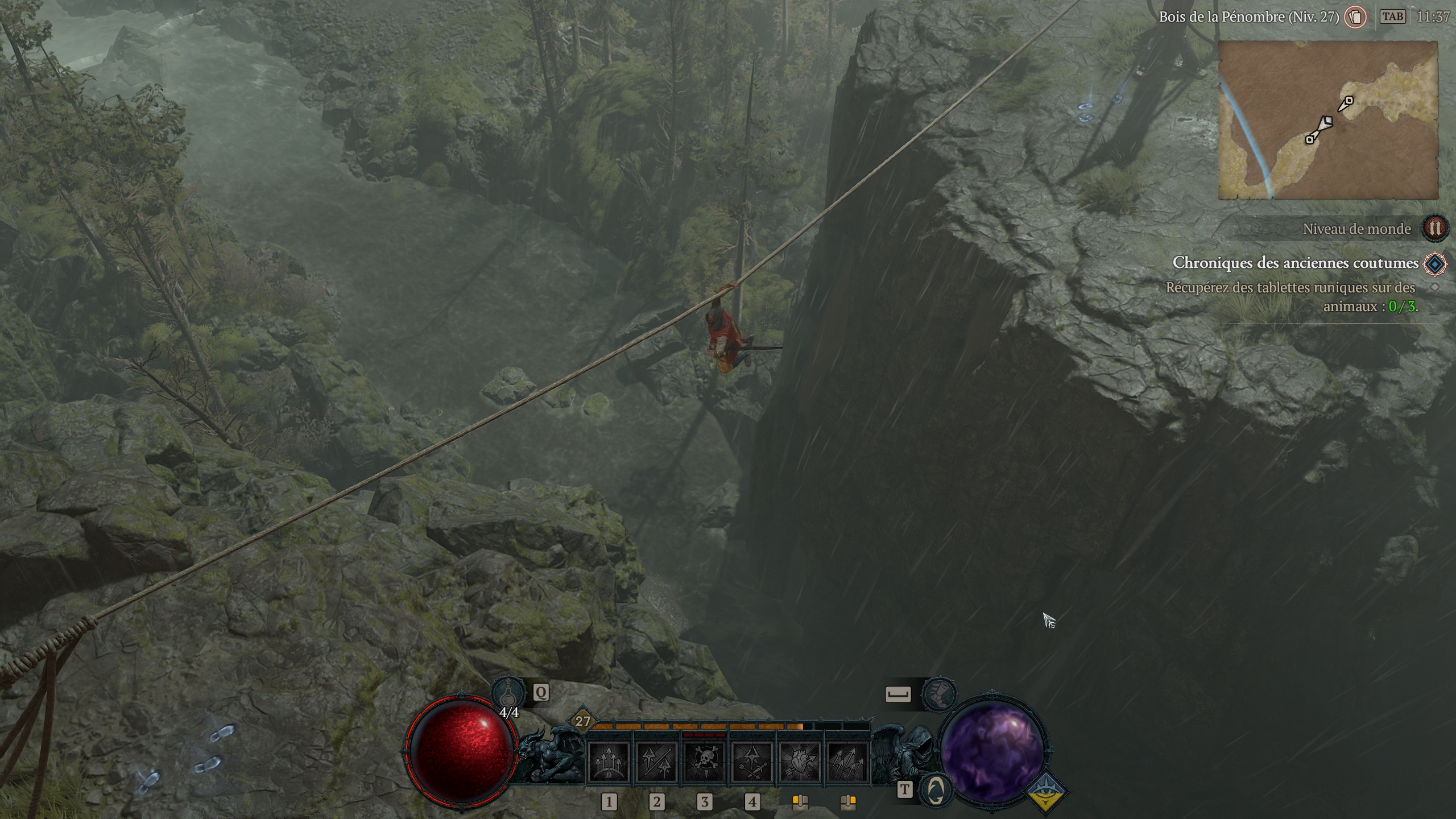Activate the evade boot icon
Screen dimensions: 1456x819
pos(938,694)
